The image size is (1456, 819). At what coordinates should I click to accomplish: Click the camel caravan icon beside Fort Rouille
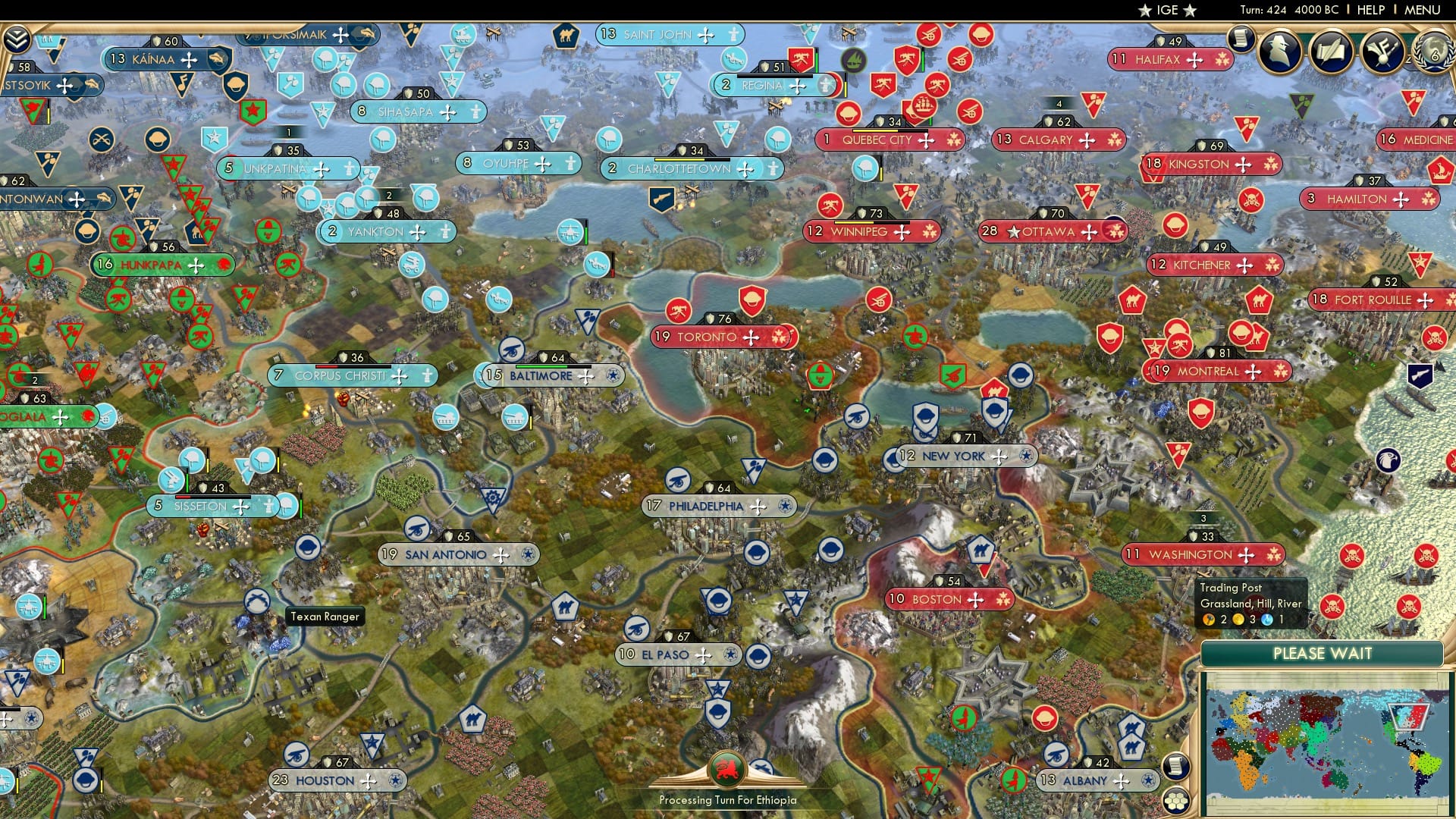tap(1258, 301)
